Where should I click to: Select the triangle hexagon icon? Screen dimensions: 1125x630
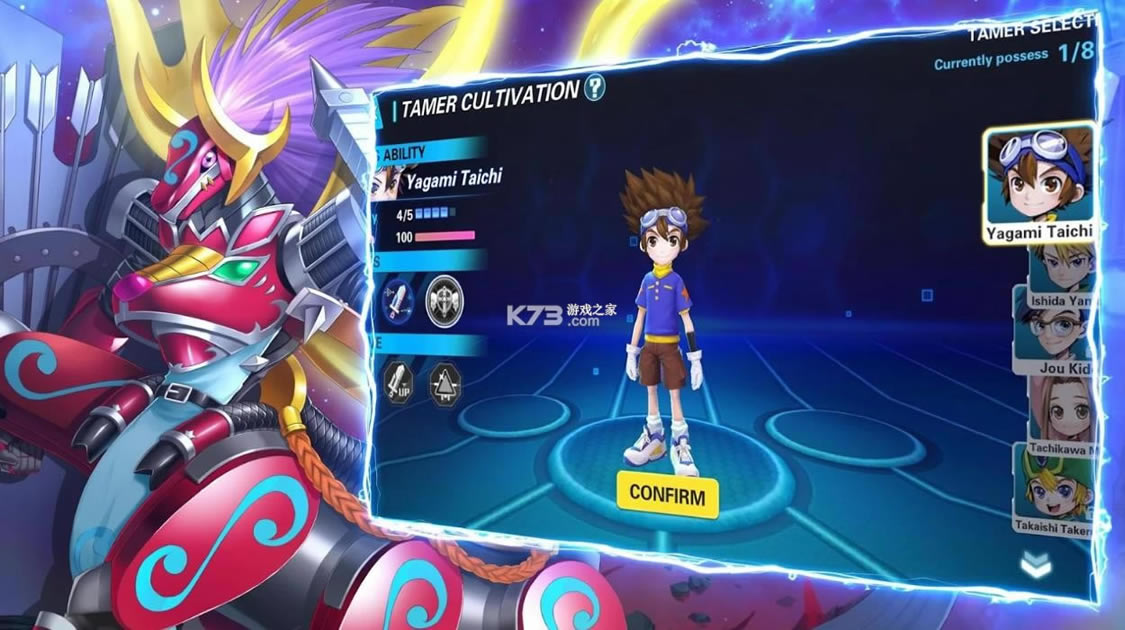coord(445,383)
